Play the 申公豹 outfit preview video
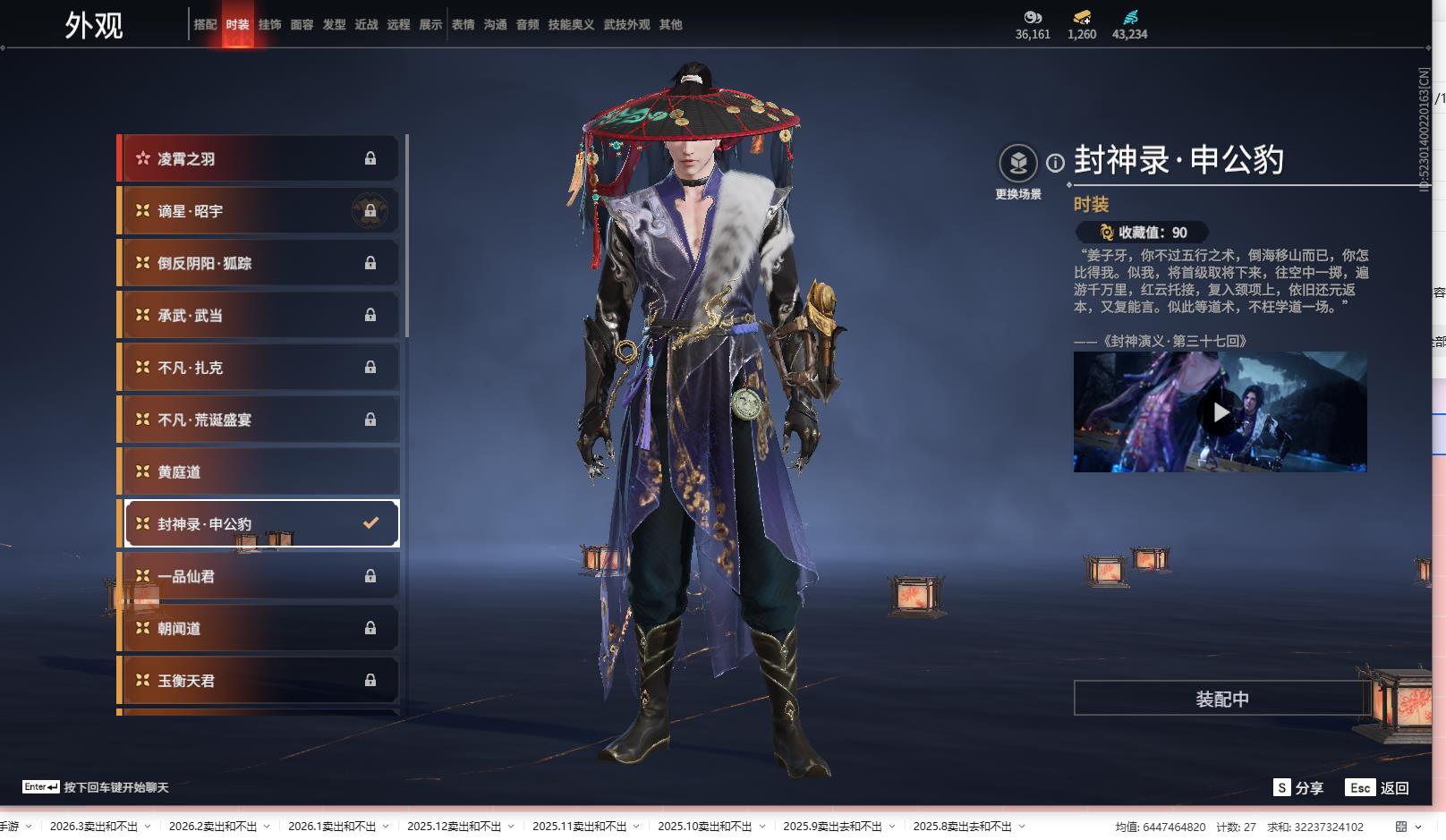This screenshot has width=1446, height=840. pos(1220,412)
